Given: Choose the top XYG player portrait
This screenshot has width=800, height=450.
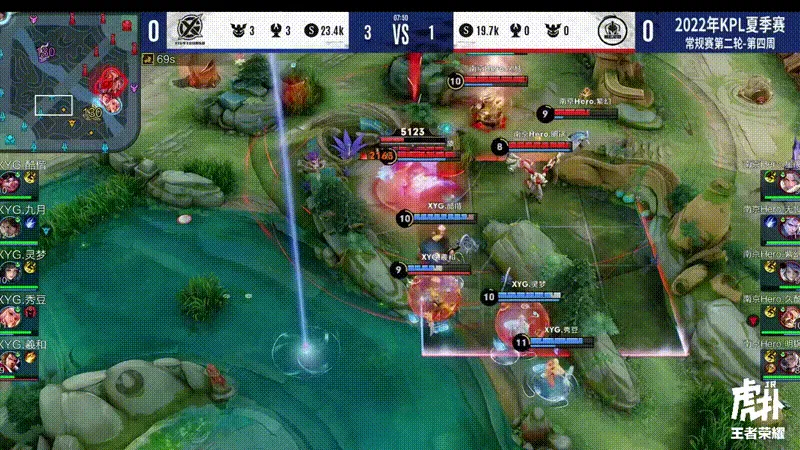Looking at the screenshot, I should coord(11,184).
